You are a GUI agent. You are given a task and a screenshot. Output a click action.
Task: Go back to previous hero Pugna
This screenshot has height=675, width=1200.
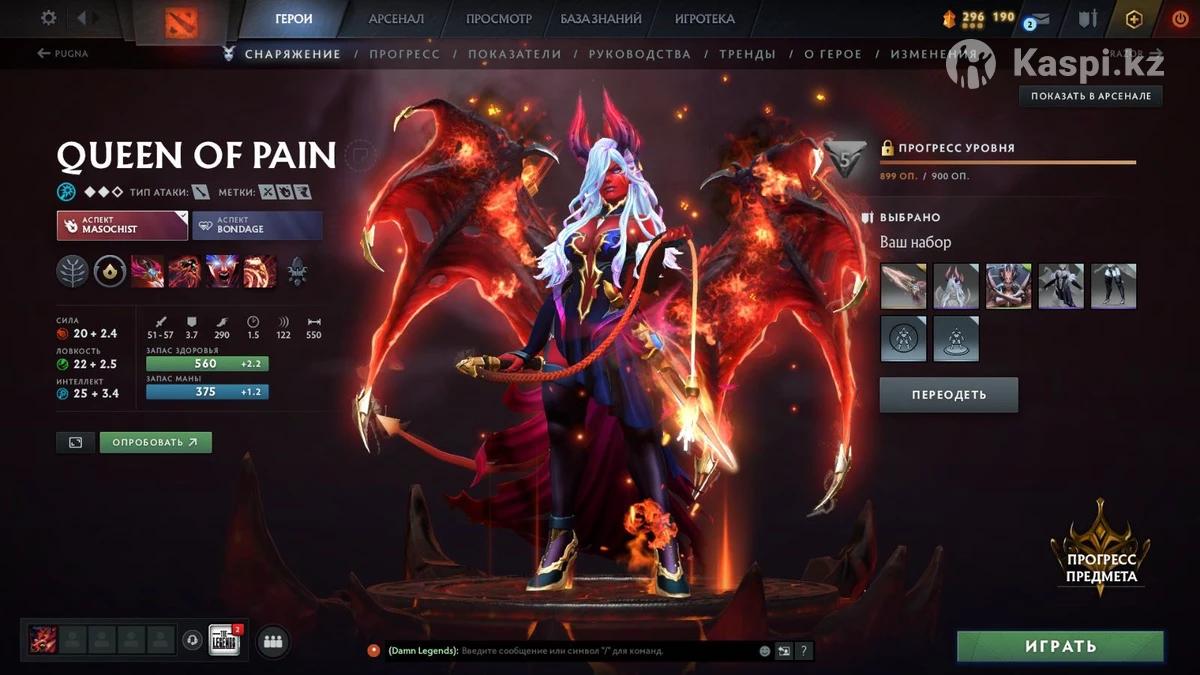(63, 54)
